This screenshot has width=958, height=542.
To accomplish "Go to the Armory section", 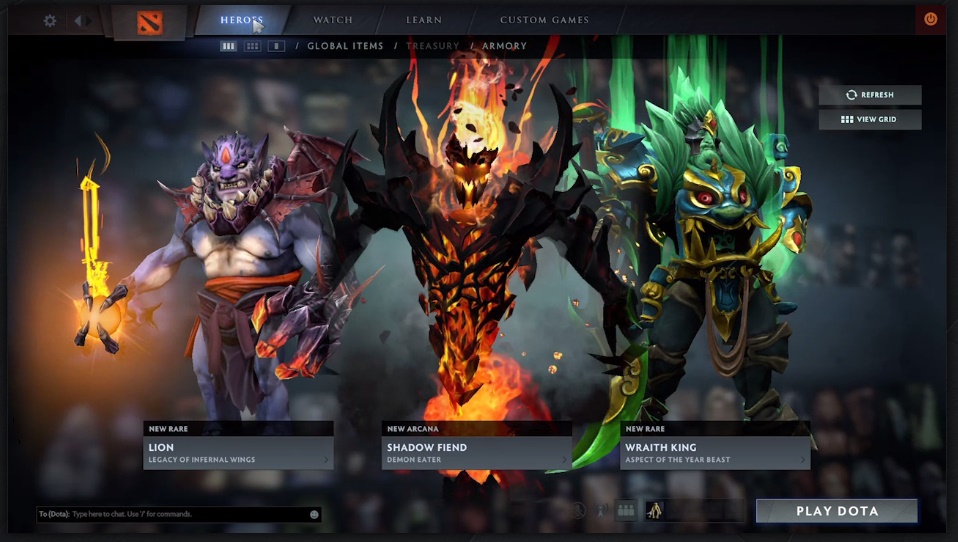I will 504,46.
